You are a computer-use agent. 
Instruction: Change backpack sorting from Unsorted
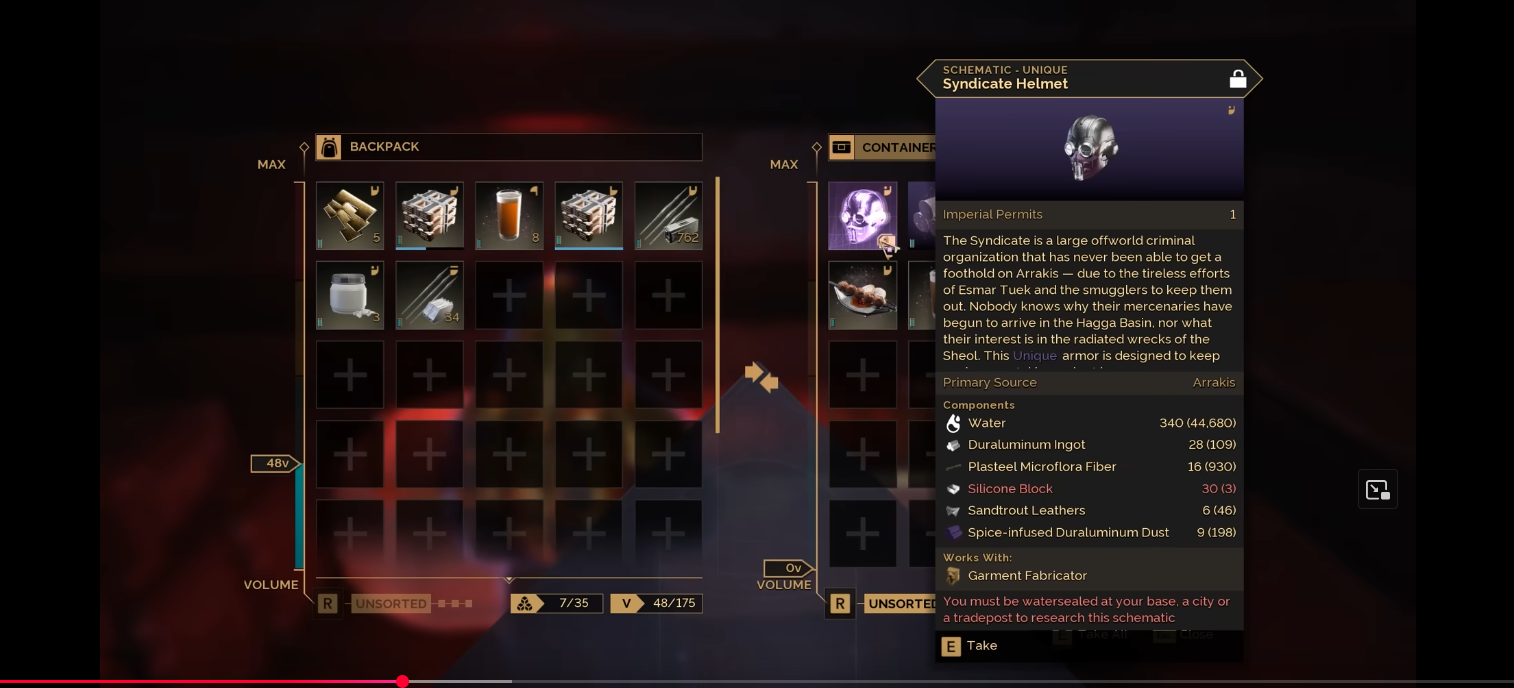click(x=391, y=604)
